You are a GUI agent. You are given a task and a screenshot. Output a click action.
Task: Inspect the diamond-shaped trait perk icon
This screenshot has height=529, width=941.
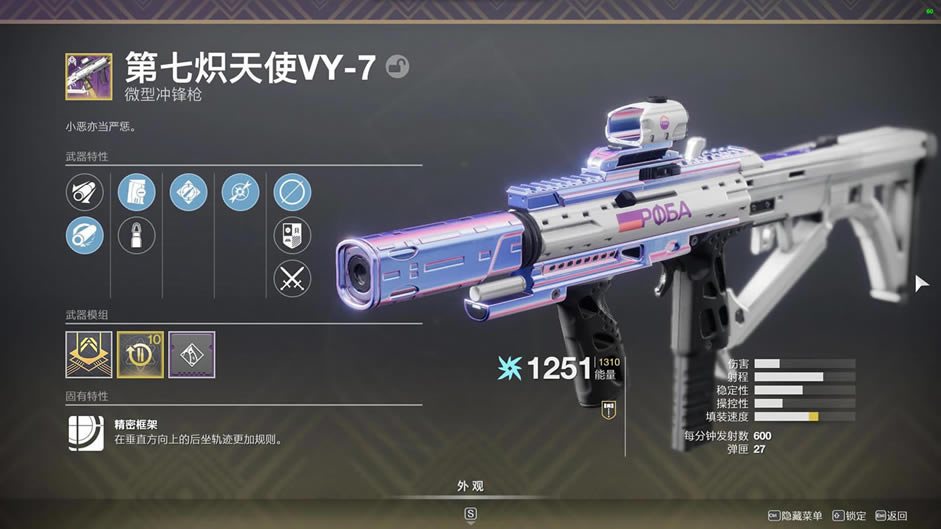click(x=188, y=192)
